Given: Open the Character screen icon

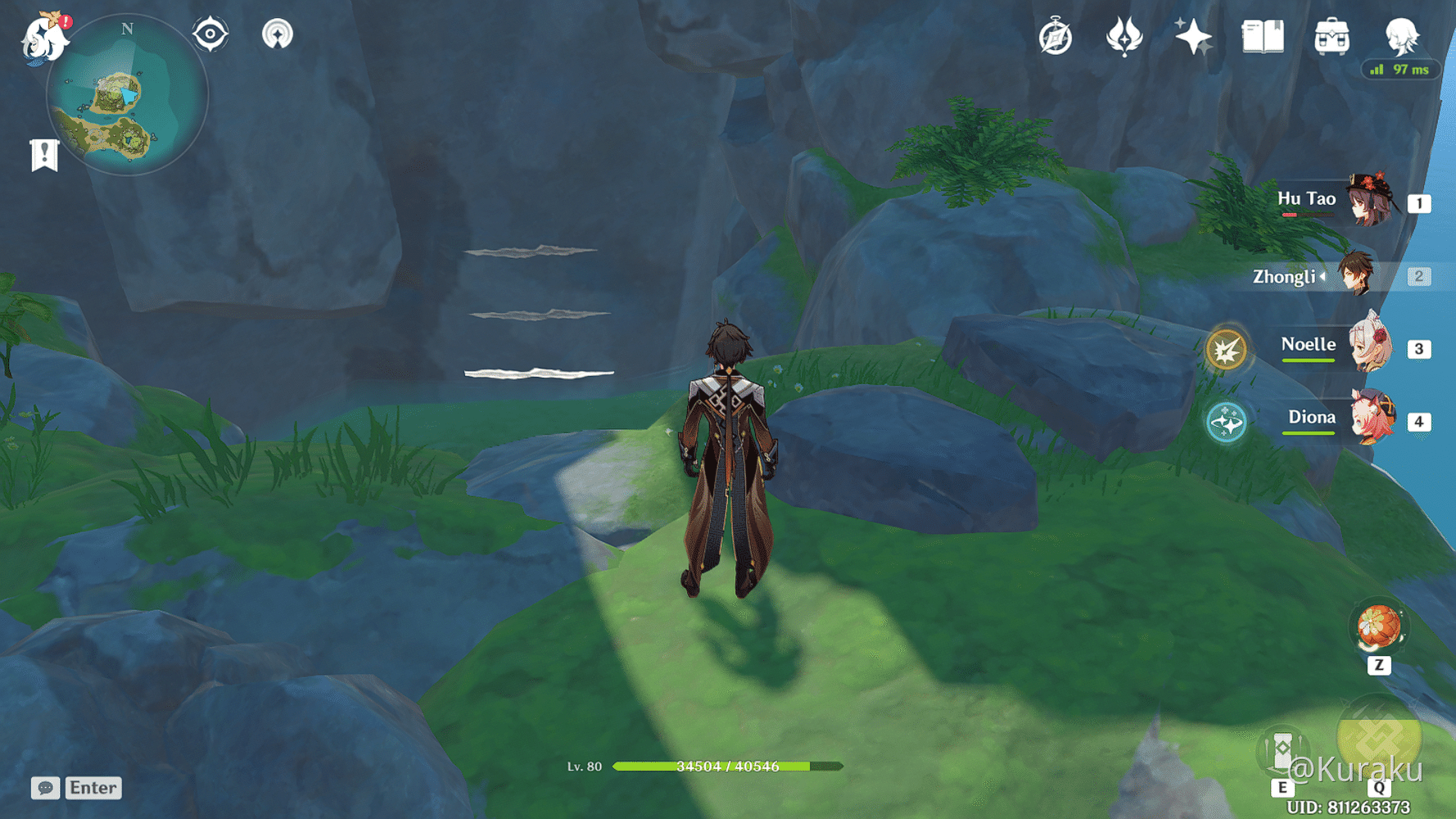Looking at the screenshot, I should [1402, 36].
